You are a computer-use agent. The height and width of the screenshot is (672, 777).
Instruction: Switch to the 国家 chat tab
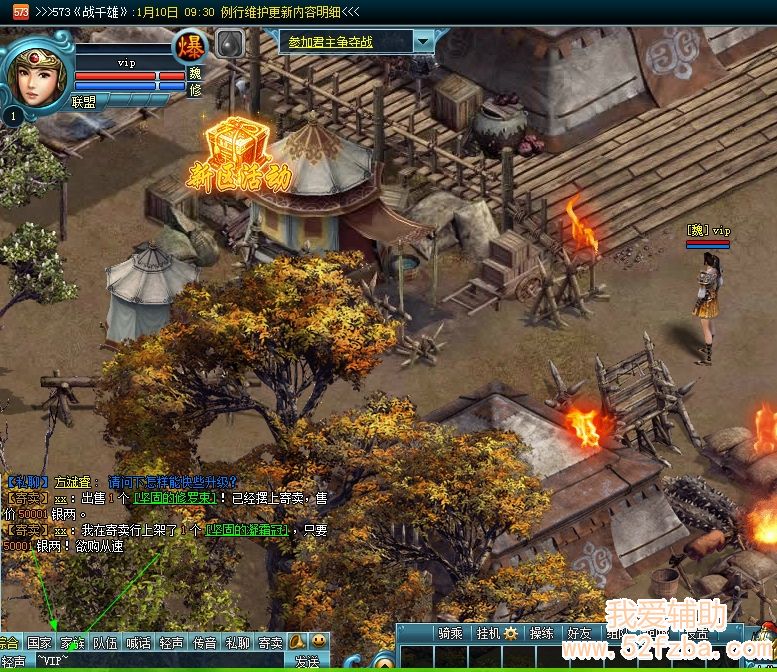click(39, 643)
